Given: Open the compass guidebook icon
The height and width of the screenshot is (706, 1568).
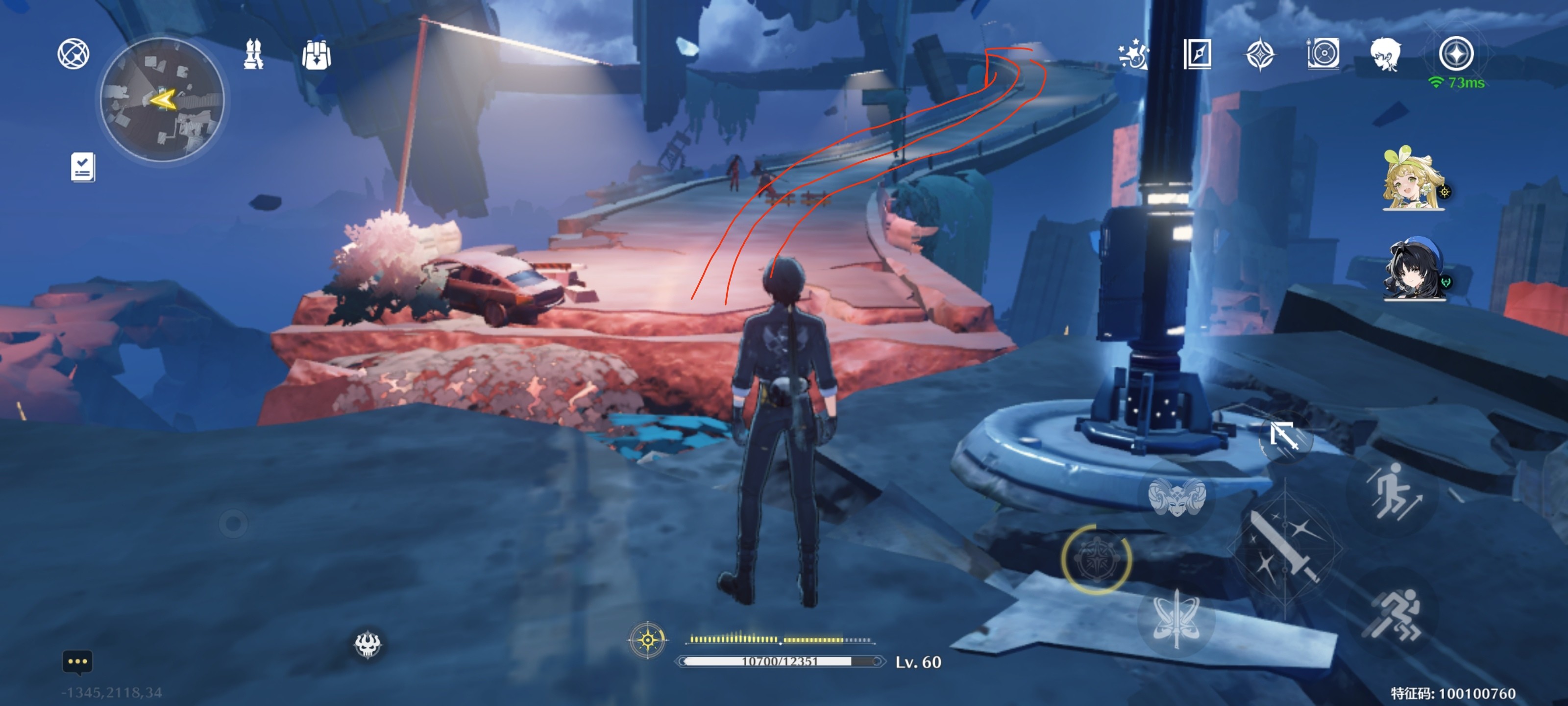Looking at the screenshot, I should 1197,54.
